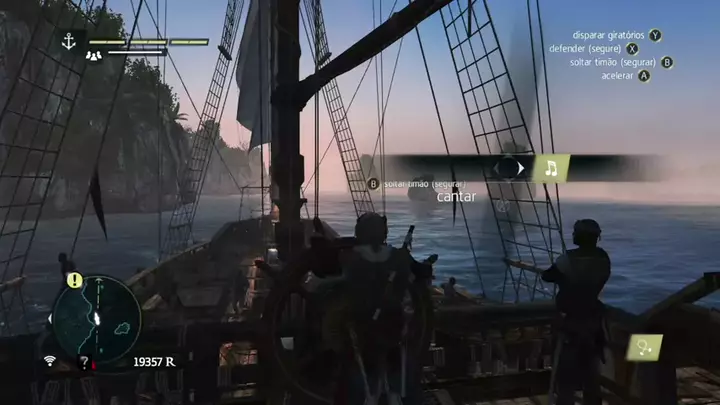Click the anchor ship status icon
Image resolution: width=720 pixels, height=405 pixels.
pyautogui.click(x=69, y=41)
